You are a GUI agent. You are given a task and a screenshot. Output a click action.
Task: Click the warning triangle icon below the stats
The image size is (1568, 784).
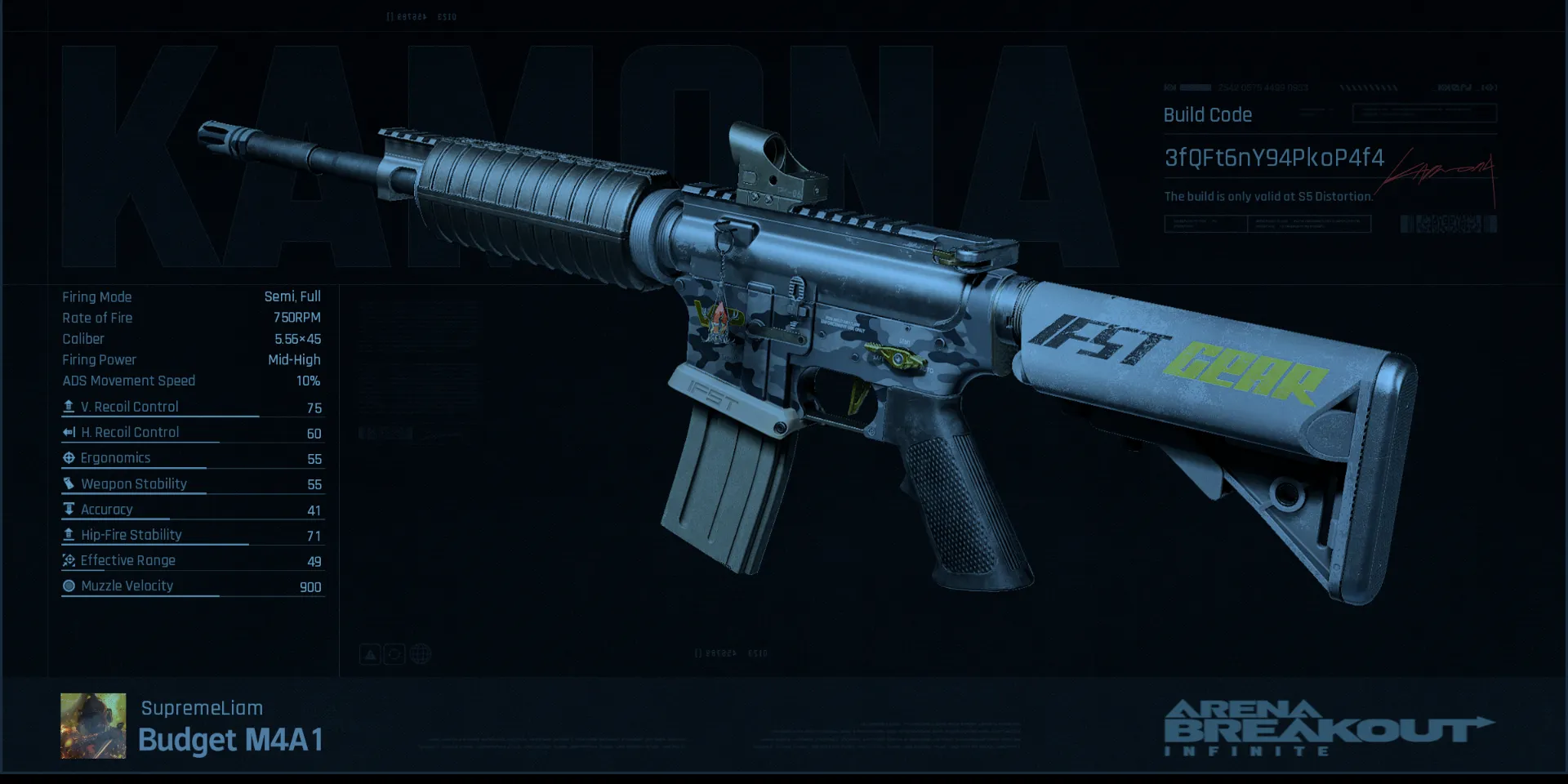(x=370, y=653)
